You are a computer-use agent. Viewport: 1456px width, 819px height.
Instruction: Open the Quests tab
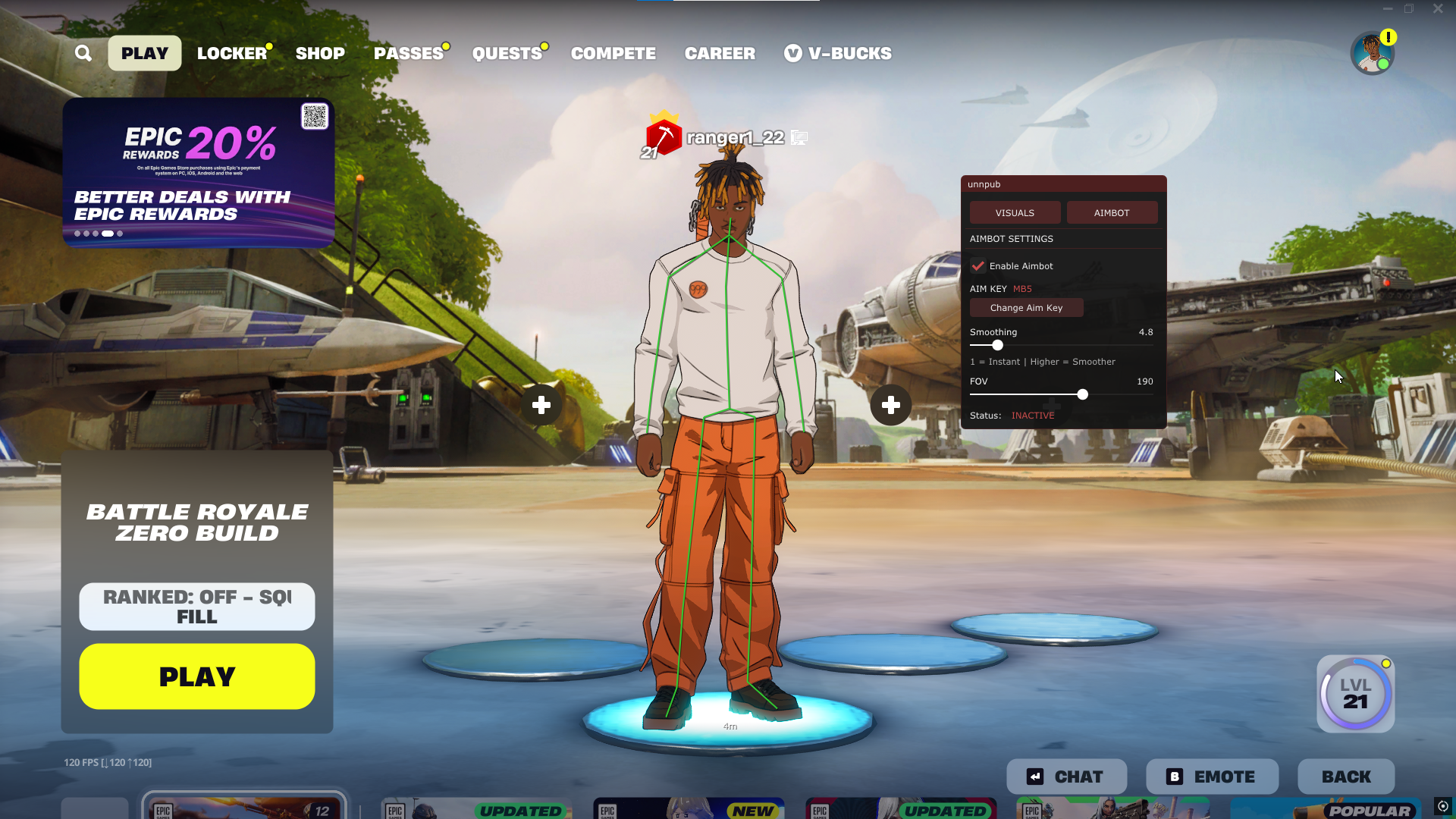507,53
